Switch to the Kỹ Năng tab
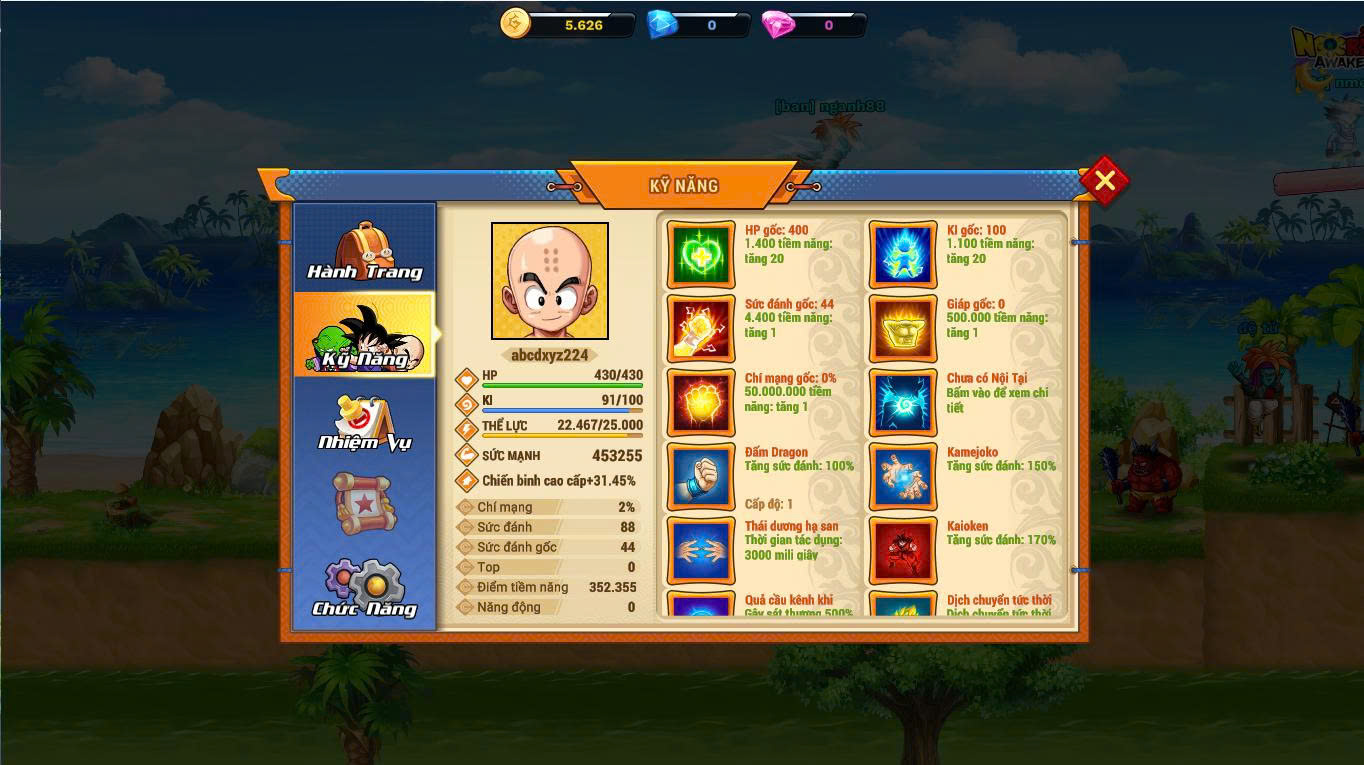The image size is (1364, 765). (364, 336)
